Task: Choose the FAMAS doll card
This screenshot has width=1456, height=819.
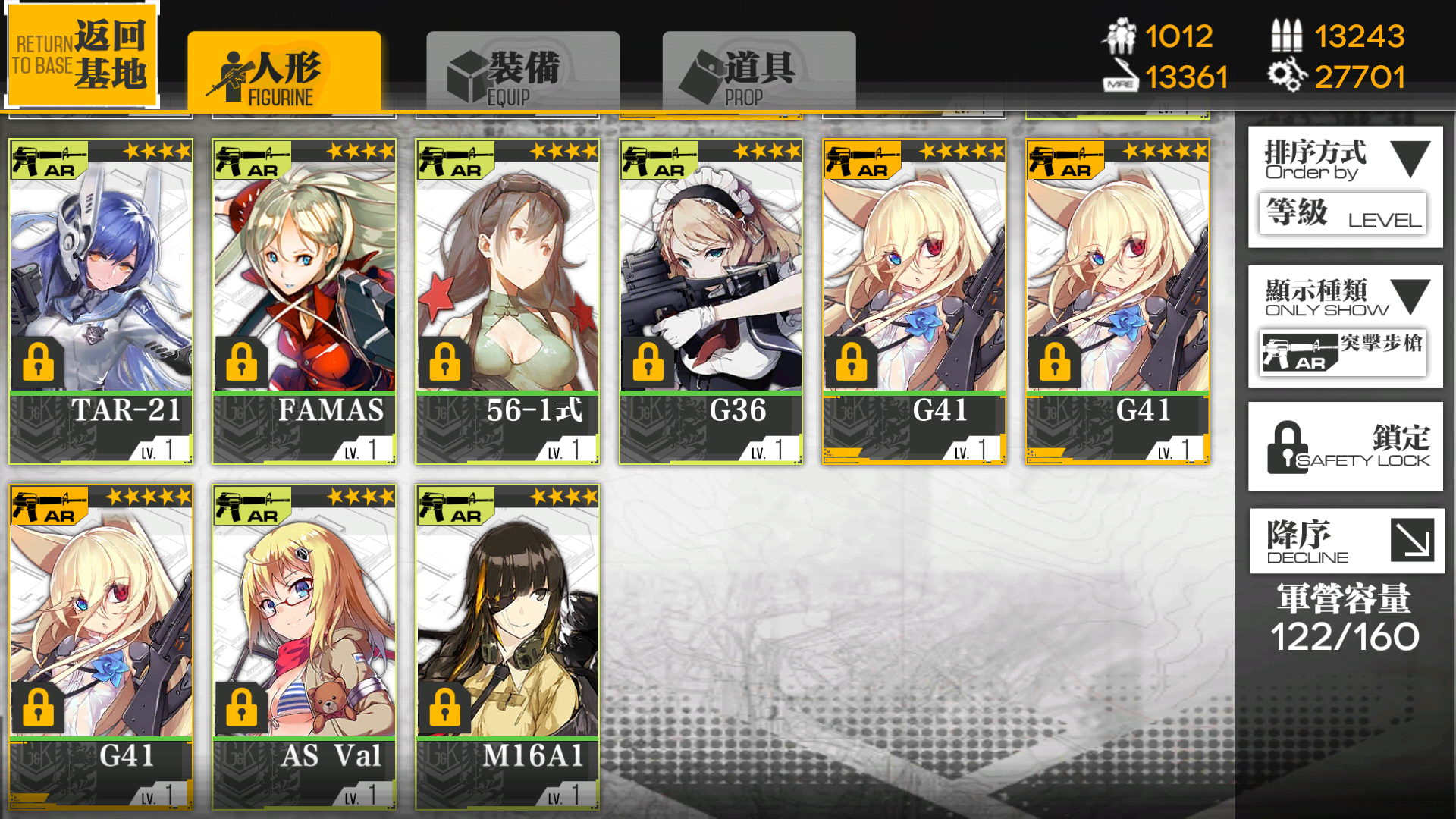Action: pyautogui.click(x=304, y=301)
